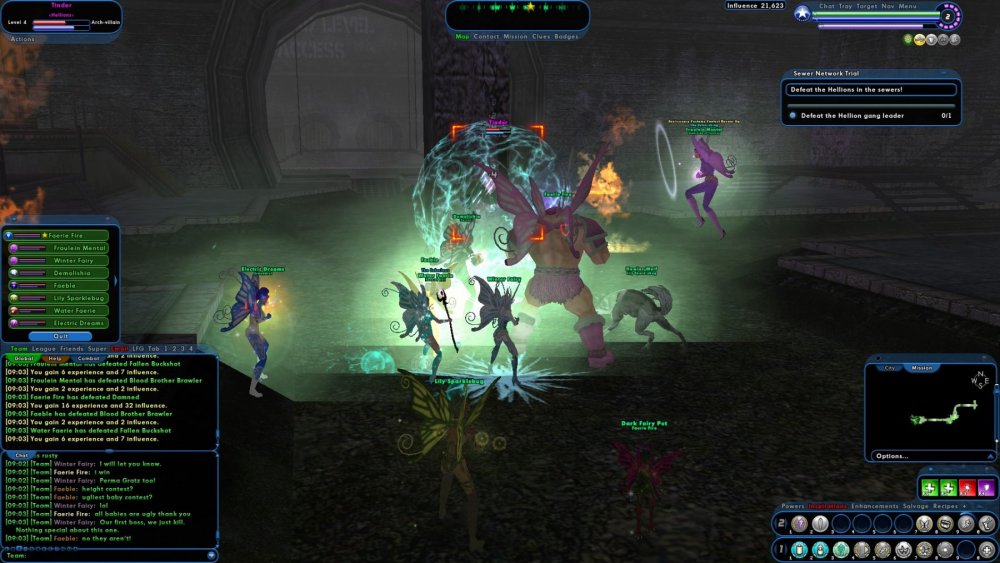Open the Clues tab
Screen dimensions: 1000x563
[x=541, y=36]
